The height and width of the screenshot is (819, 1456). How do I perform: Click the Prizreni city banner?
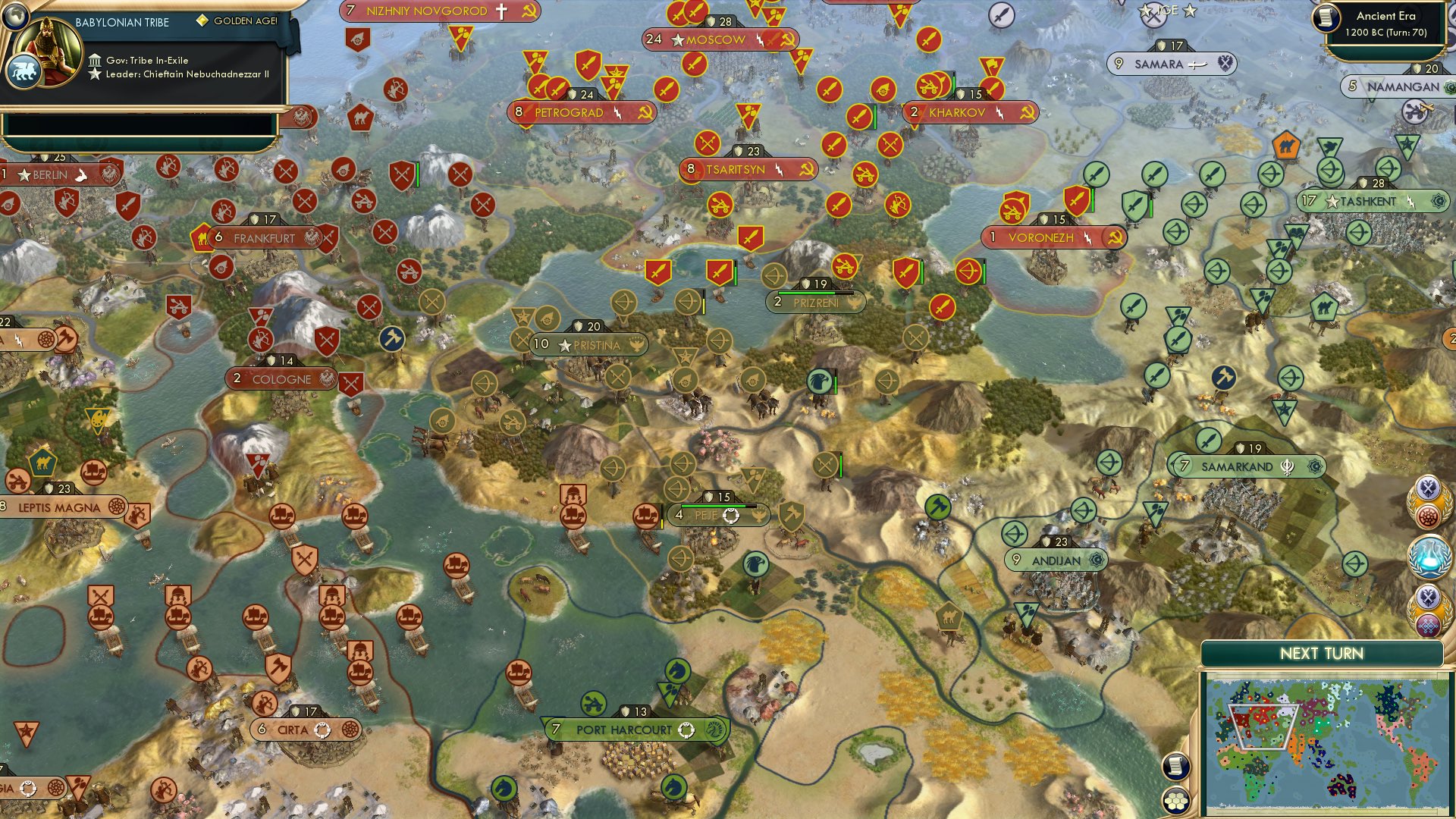(x=815, y=302)
